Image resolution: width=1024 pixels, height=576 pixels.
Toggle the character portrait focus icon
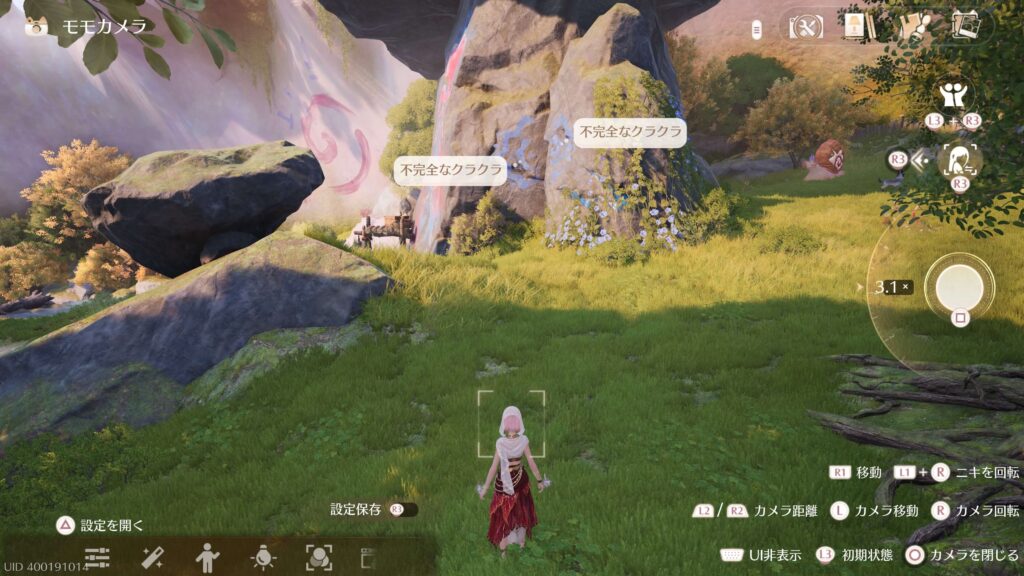pos(962,158)
